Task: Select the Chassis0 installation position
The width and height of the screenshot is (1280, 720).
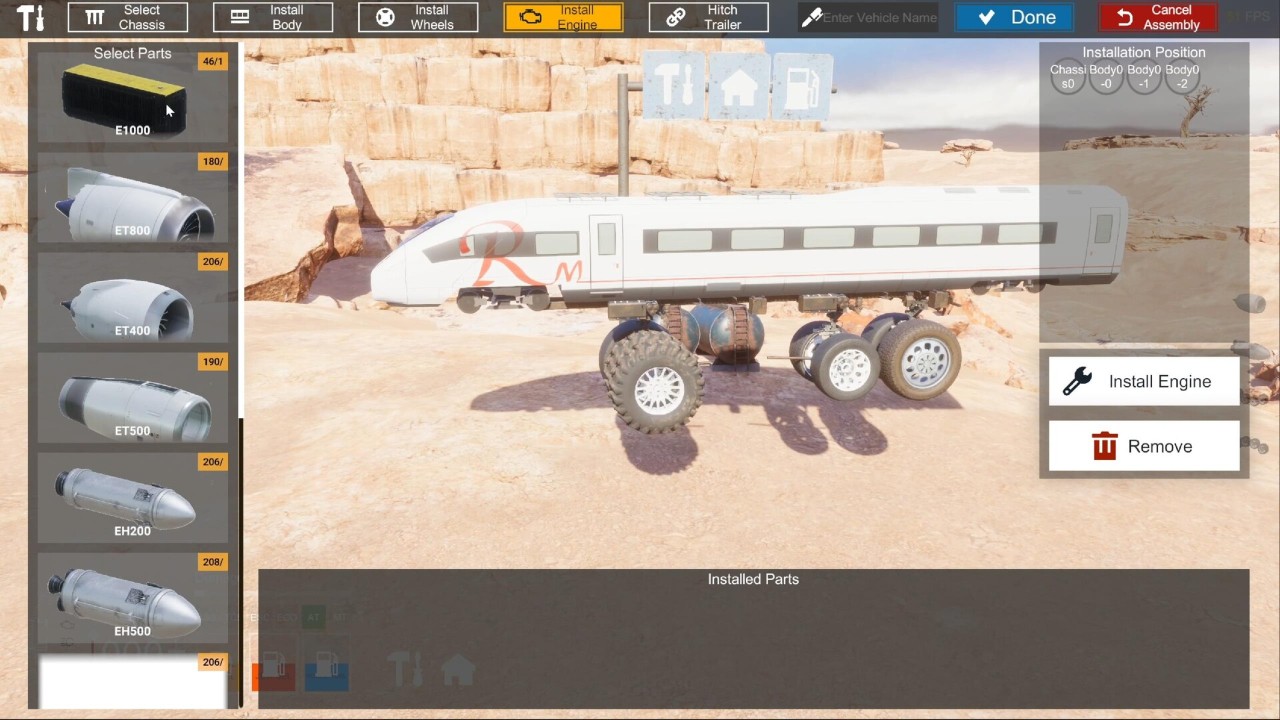Action: (1068, 77)
